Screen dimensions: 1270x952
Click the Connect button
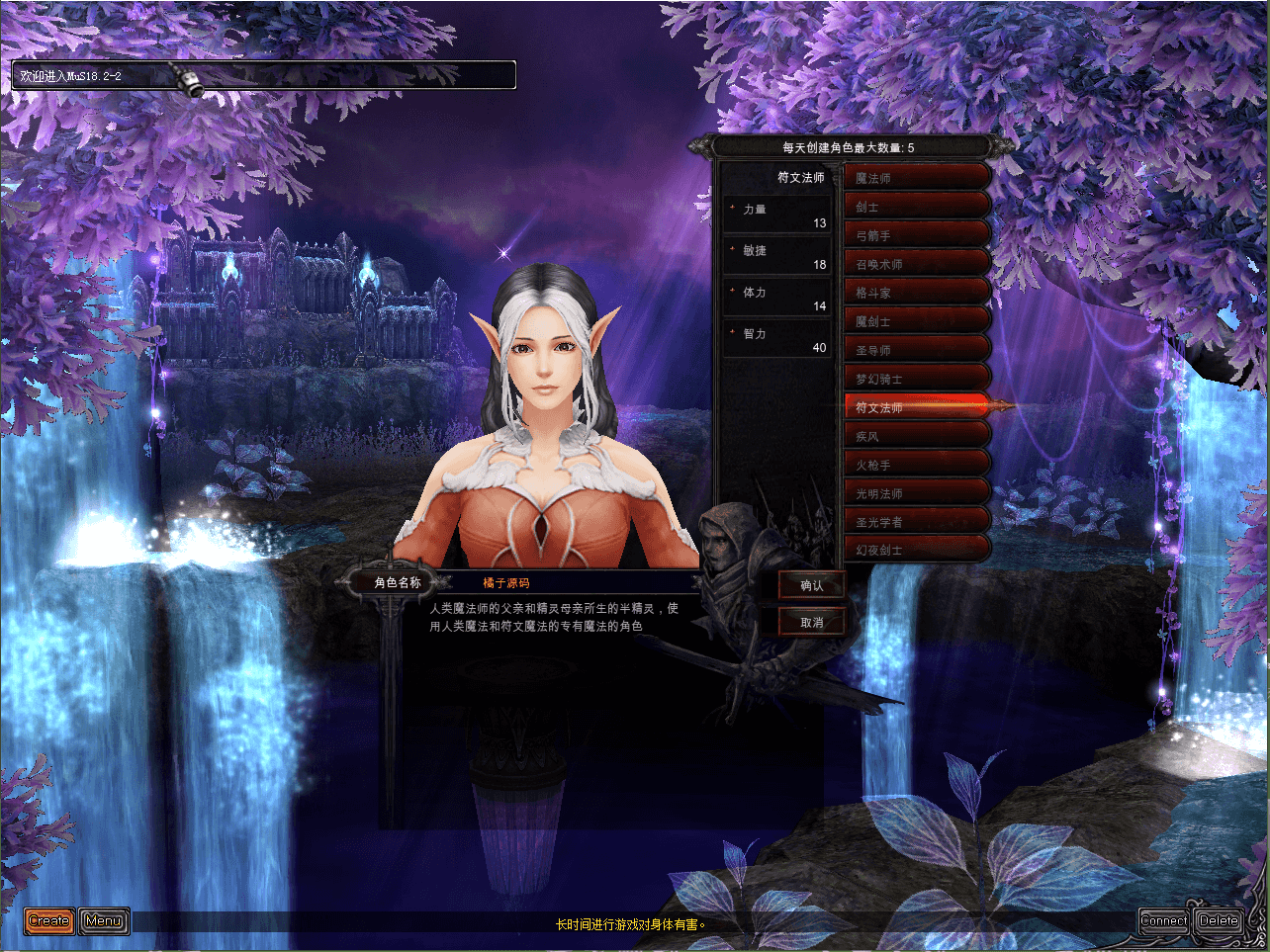1163,921
